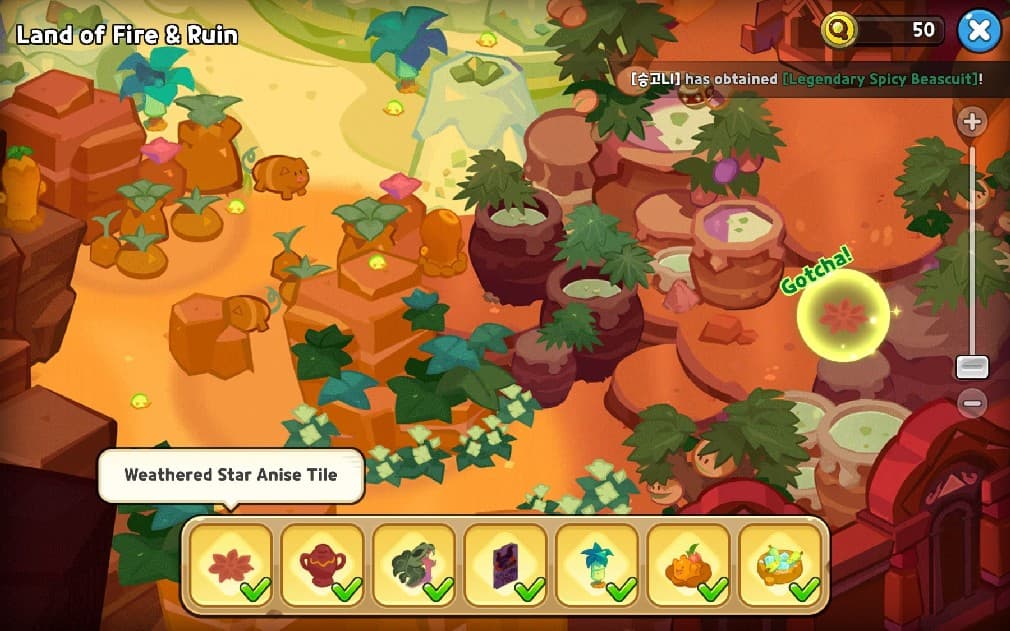The height and width of the screenshot is (631, 1010).
Task: Zoom in with the plus button
Action: coord(971,122)
